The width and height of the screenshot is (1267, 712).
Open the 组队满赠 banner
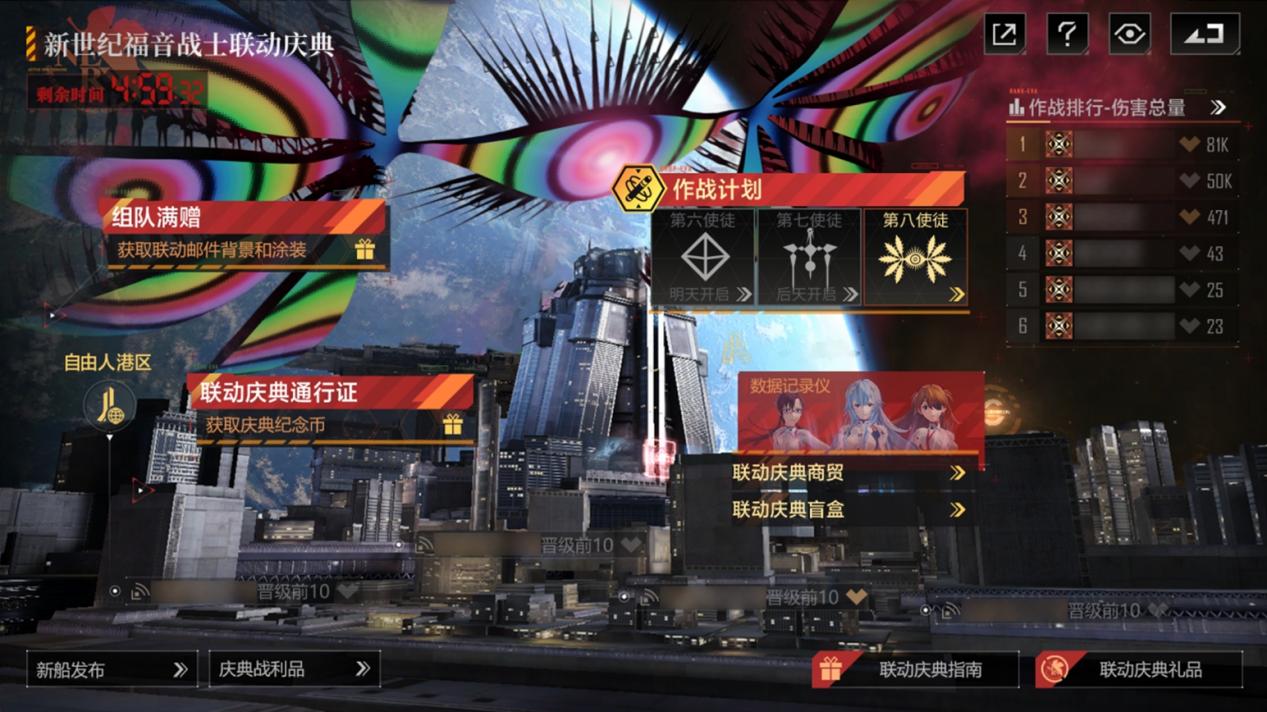[243, 232]
